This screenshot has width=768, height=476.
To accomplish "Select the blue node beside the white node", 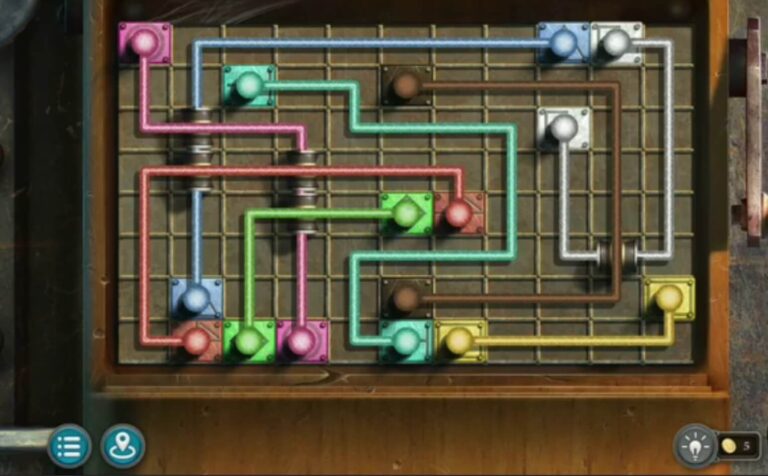I will click(563, 43).
